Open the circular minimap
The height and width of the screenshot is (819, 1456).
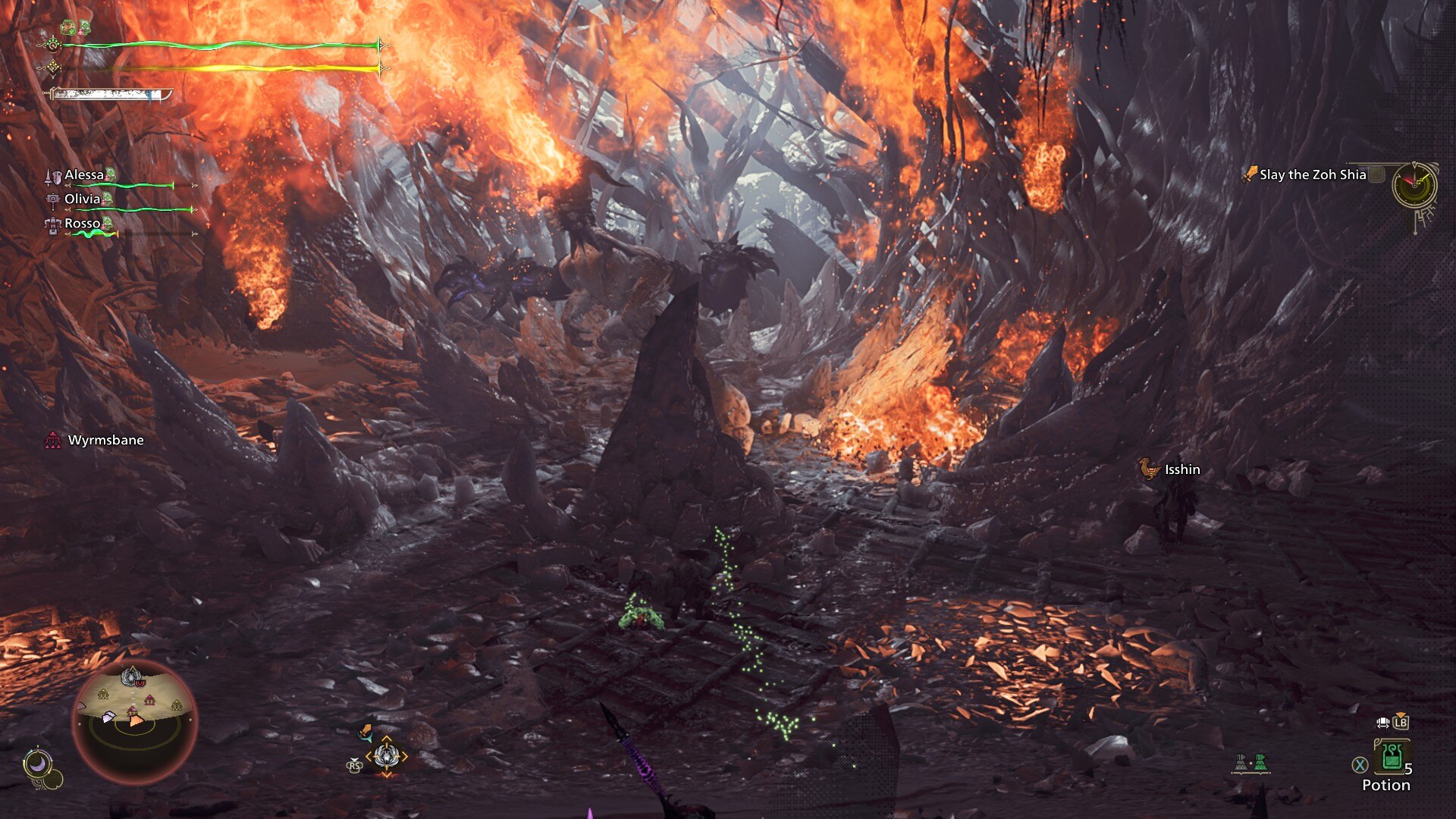(x=134, y=720)
